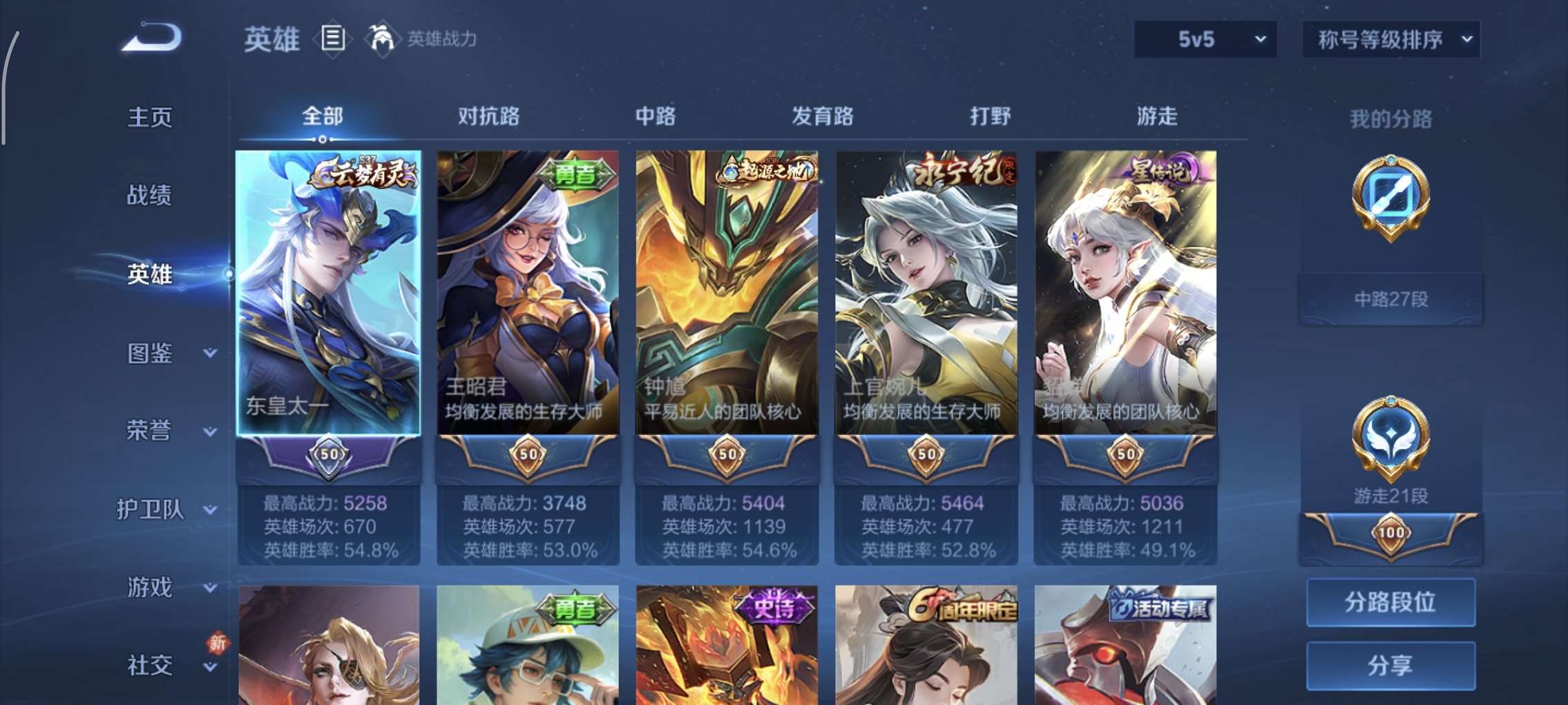Open the hero catalog icon beside 英雄 title

point(334,39)
